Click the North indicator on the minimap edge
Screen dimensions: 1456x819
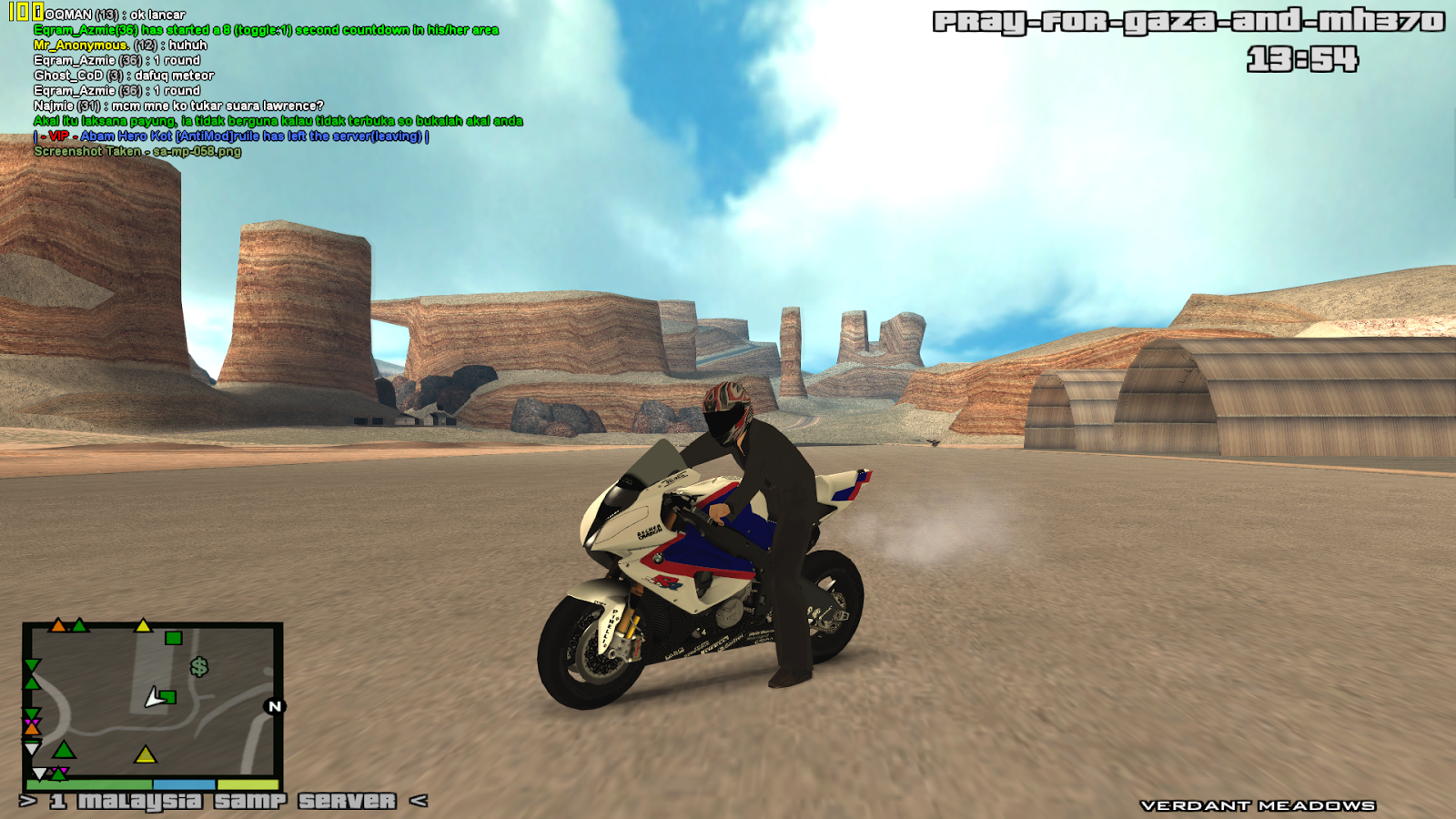274,705
